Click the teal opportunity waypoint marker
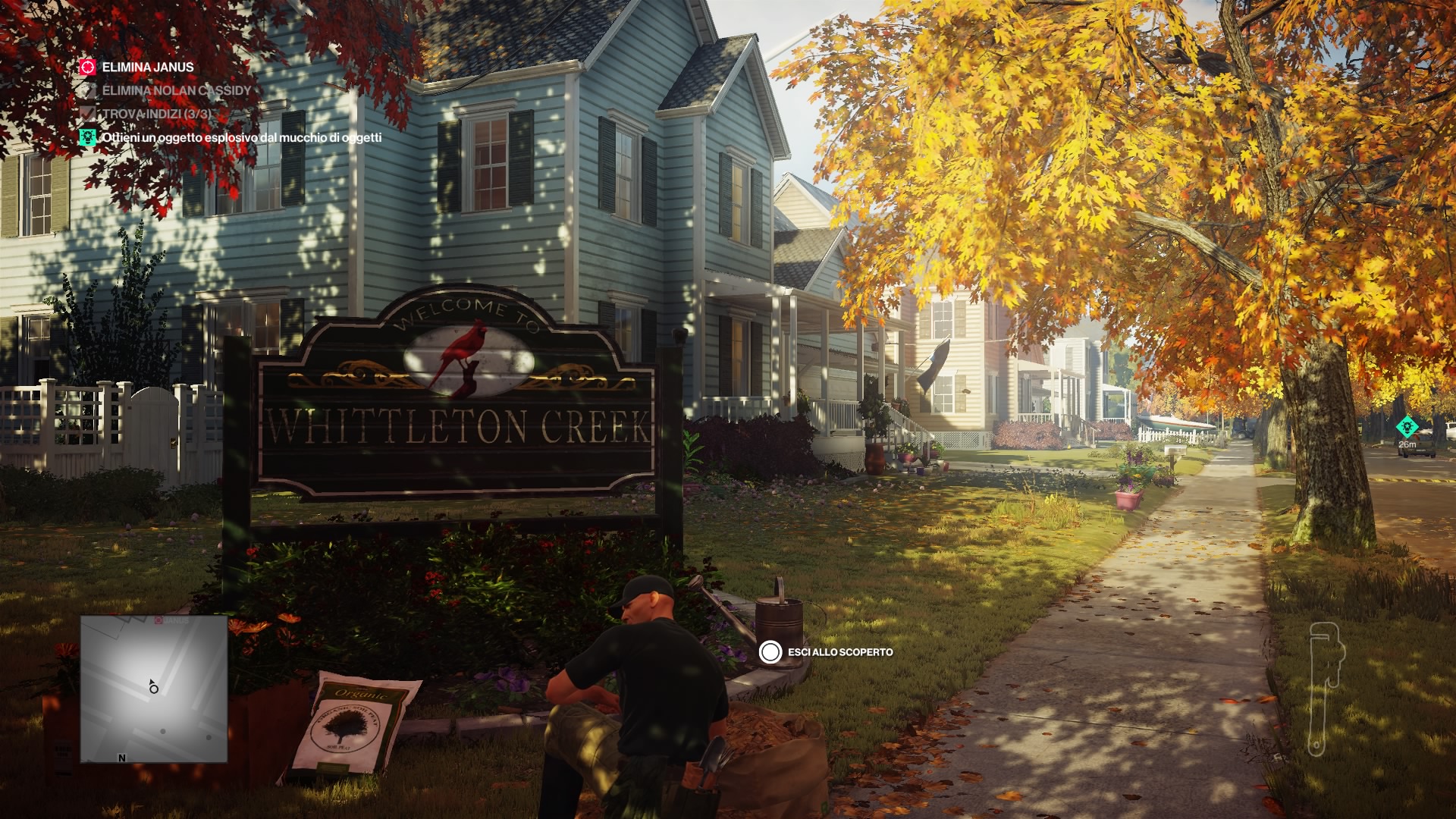 click(x=1407, y=427)
